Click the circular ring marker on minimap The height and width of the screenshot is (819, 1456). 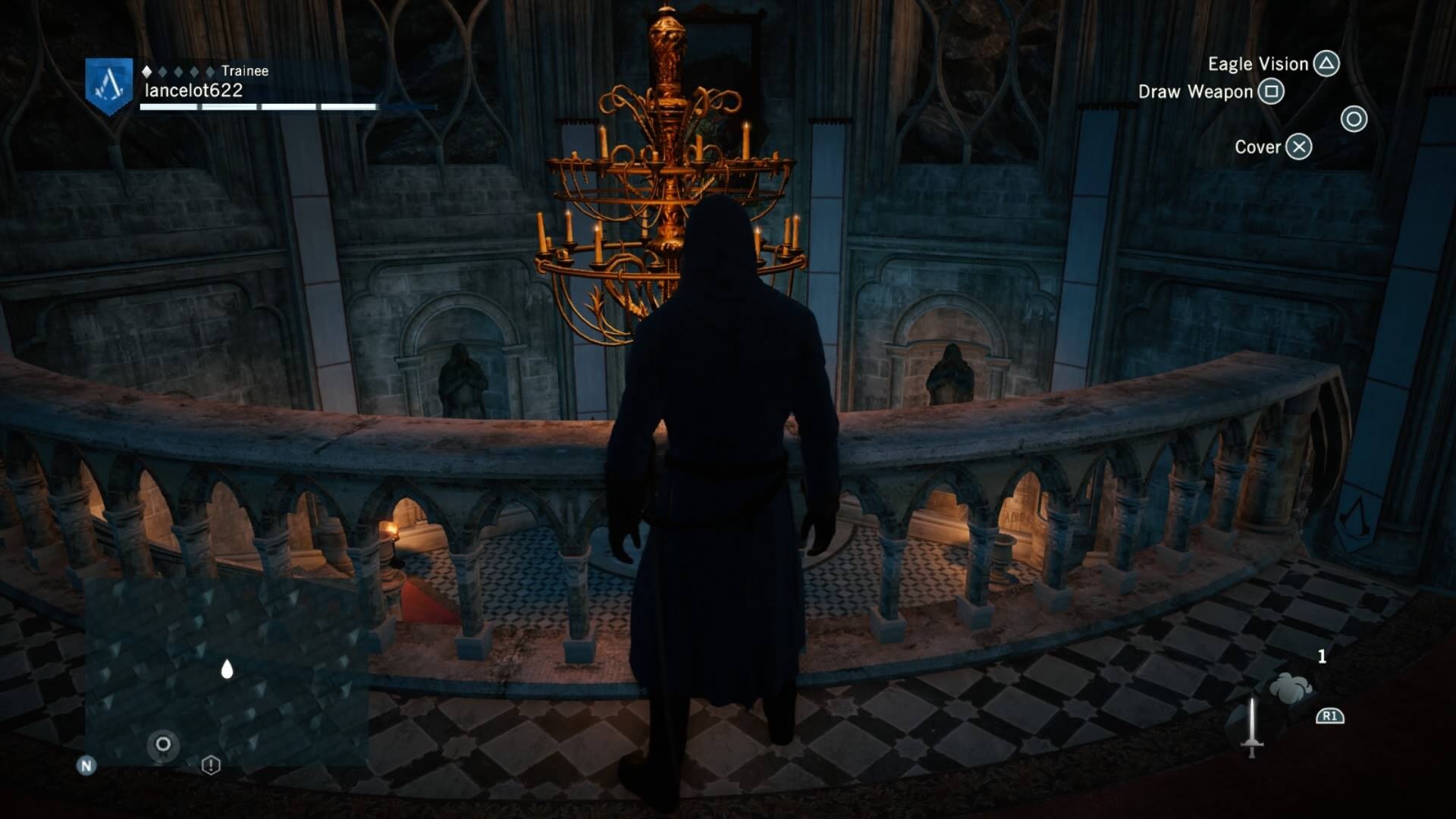point(163,745)
